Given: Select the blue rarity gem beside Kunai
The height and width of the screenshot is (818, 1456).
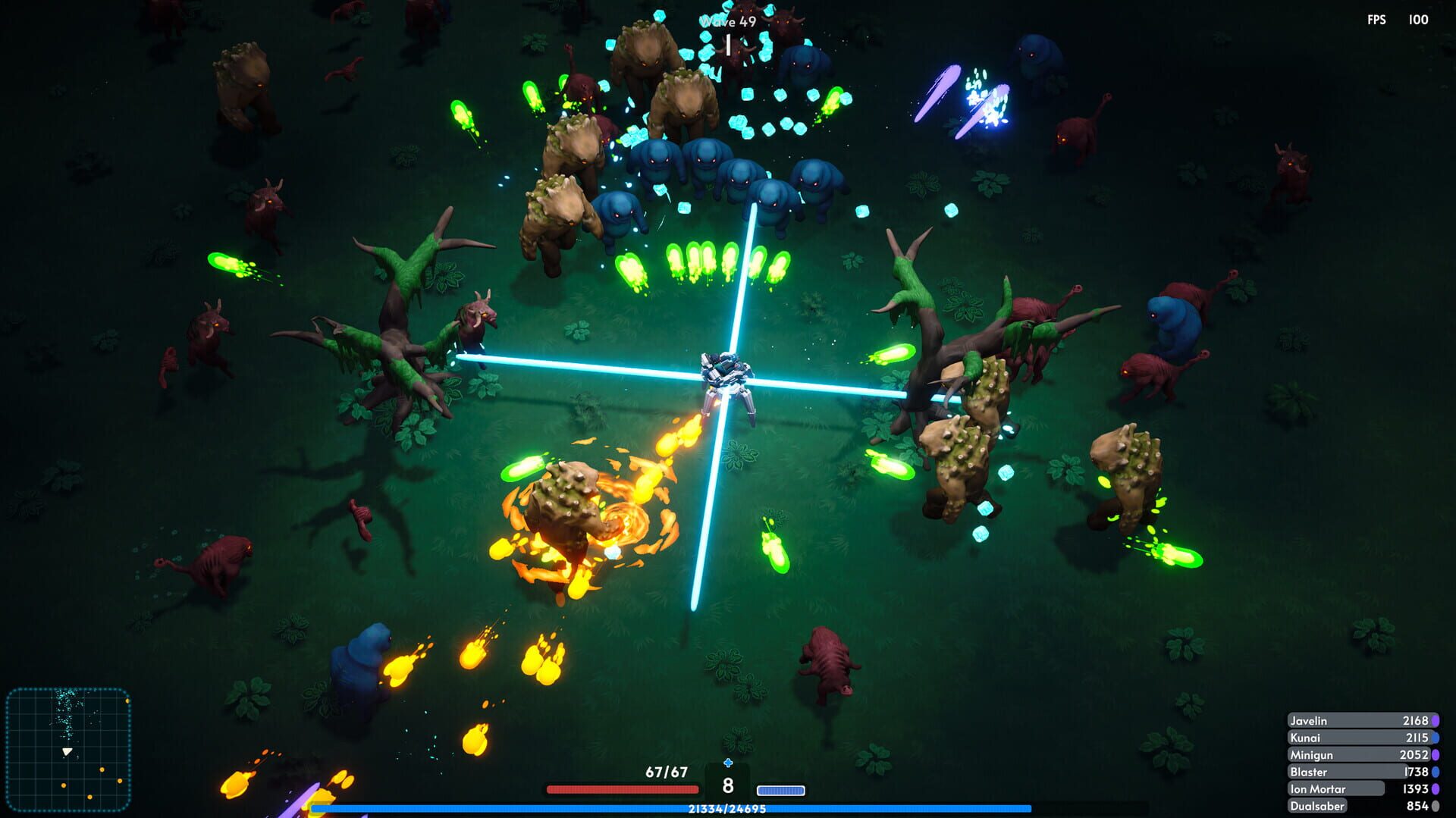Looking at the screenshot, I should tap(1436, 738).
